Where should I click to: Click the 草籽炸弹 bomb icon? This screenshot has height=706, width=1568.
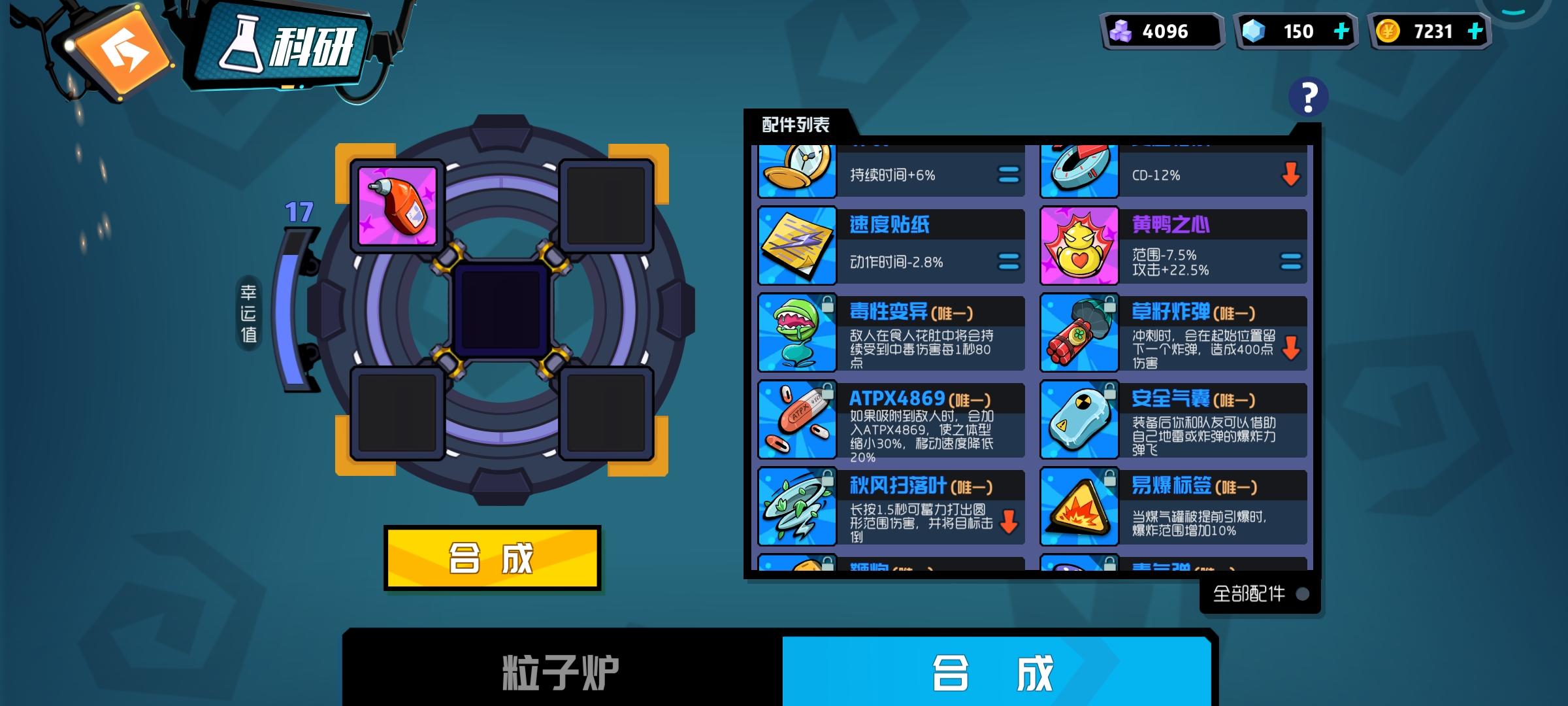coord(1078,333)
